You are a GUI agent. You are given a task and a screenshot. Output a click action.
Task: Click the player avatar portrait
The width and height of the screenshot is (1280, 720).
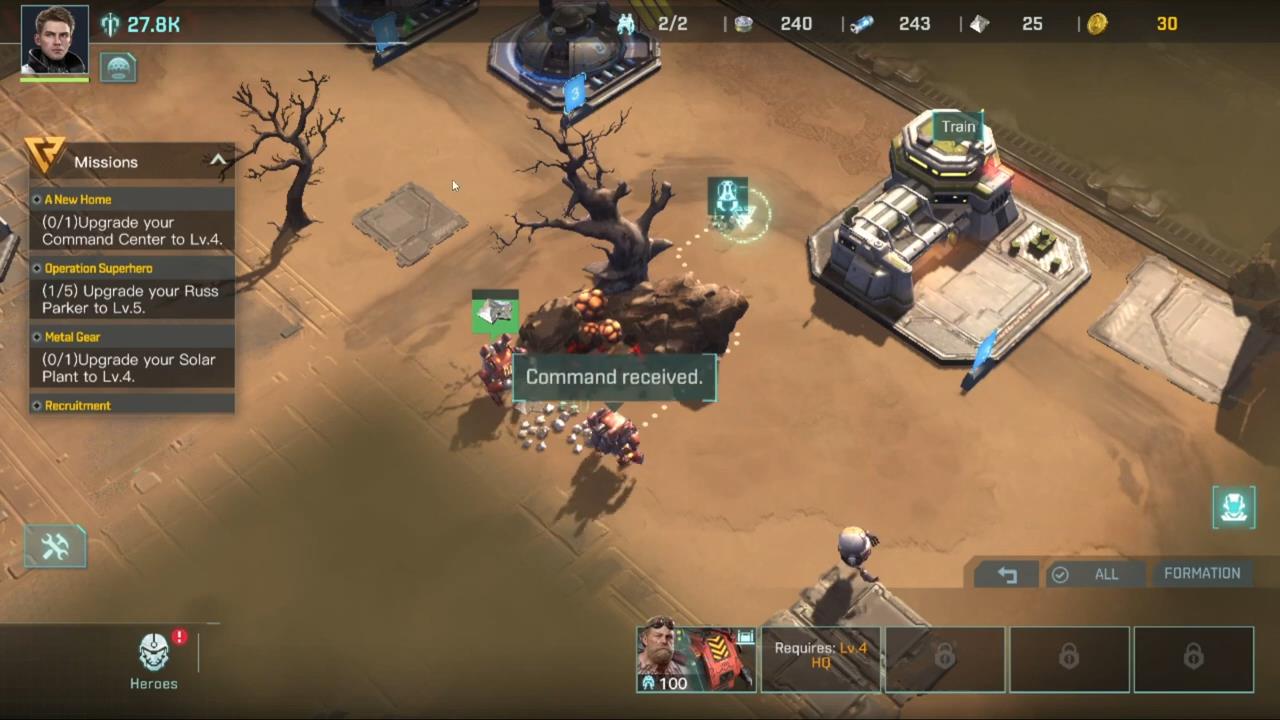tap(53, 38)
